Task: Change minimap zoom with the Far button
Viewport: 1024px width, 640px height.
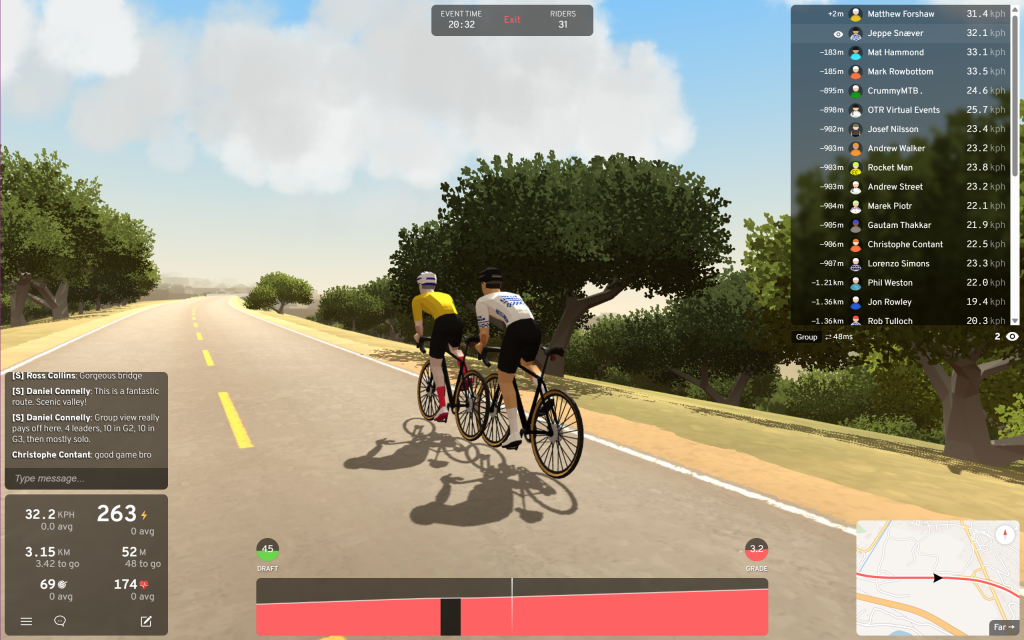Action: [x=1003, y=627]
